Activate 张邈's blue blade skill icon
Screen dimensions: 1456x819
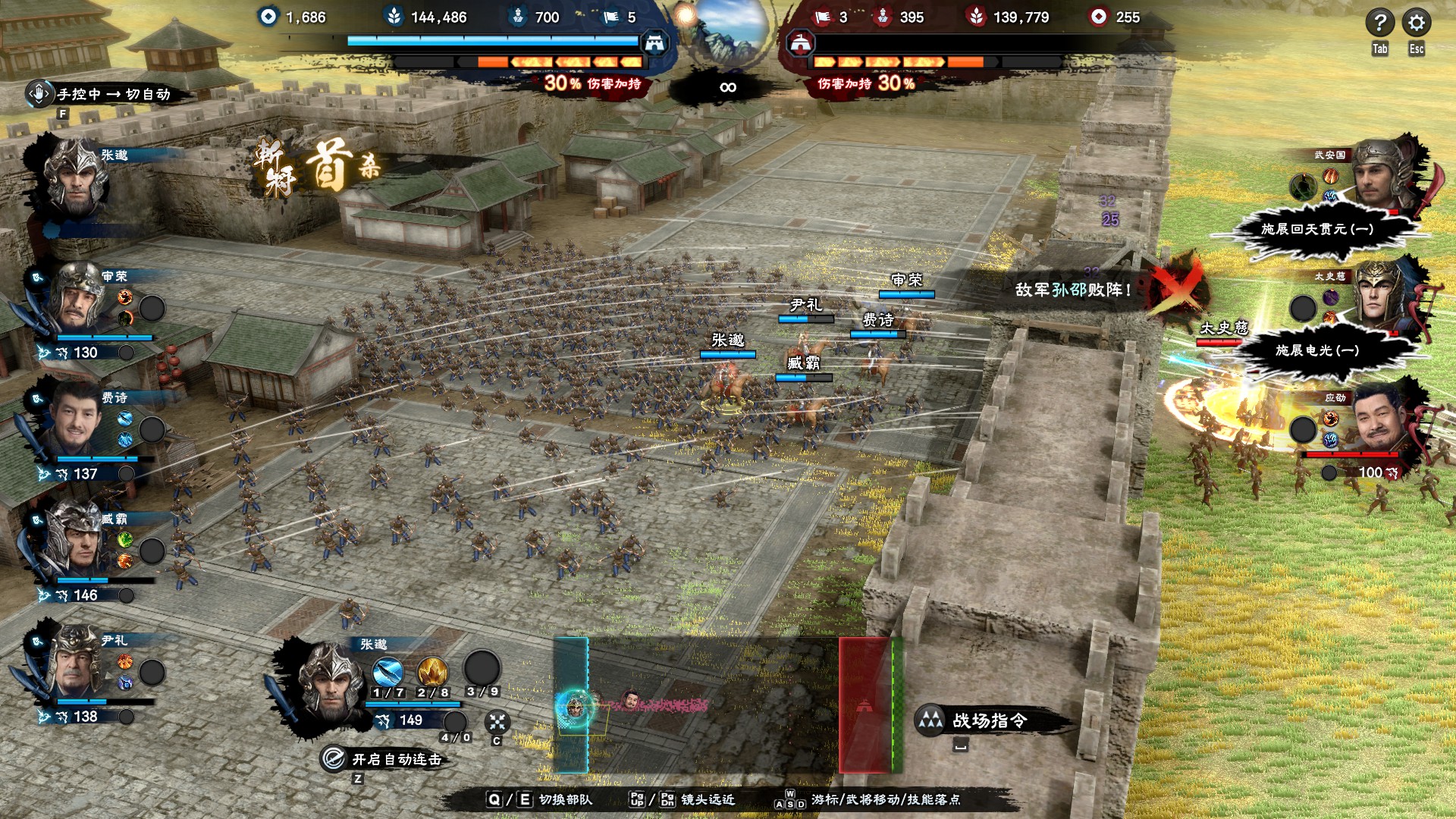point(388,672)
